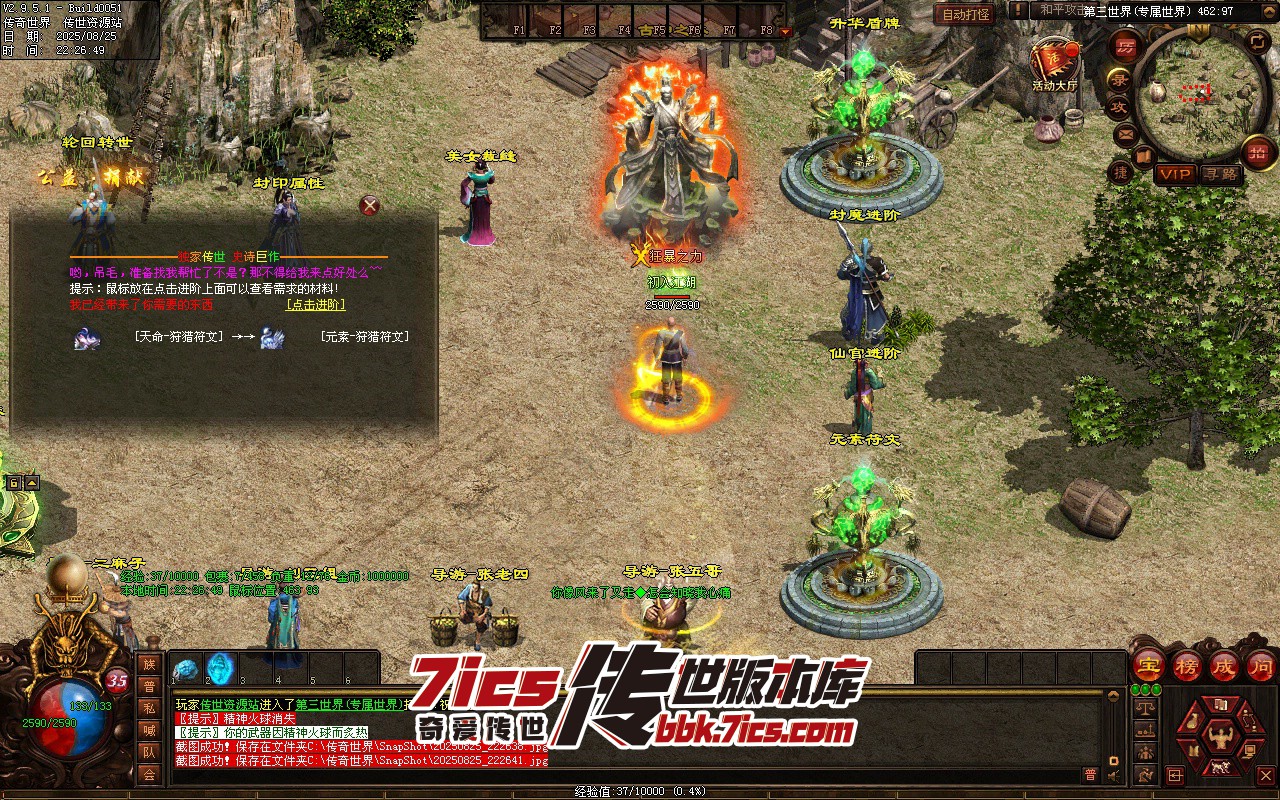
Task: Switch to the 私 private chat channel
Action: (149, 708)
